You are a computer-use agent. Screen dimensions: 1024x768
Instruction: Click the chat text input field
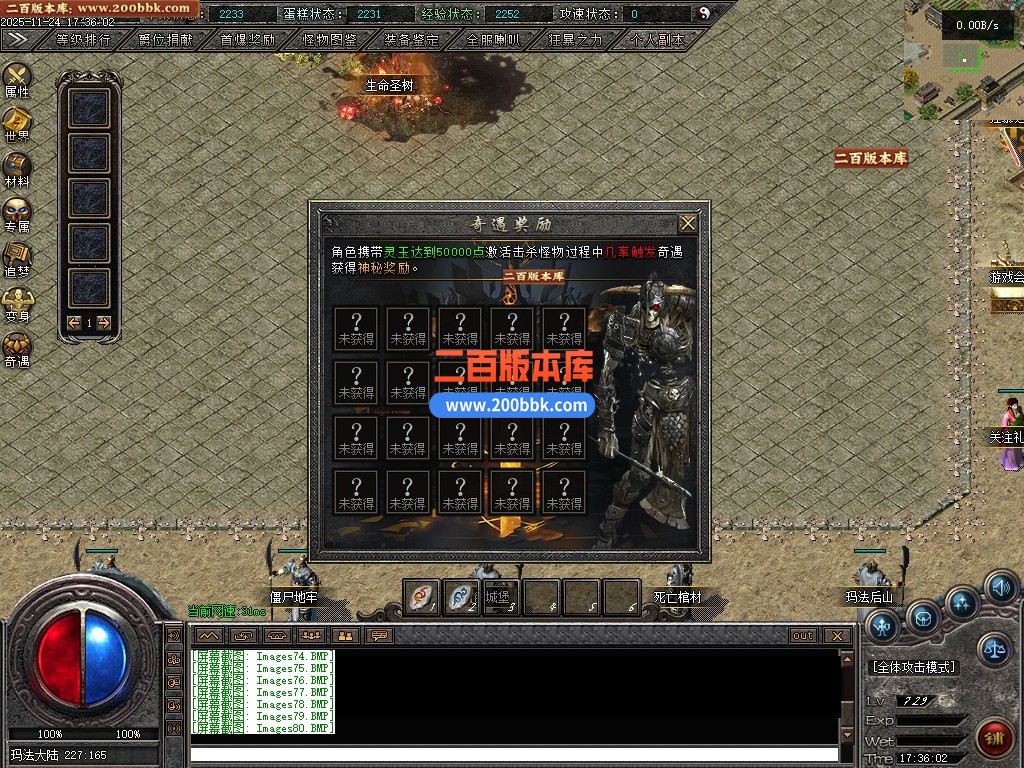point(514,754)
